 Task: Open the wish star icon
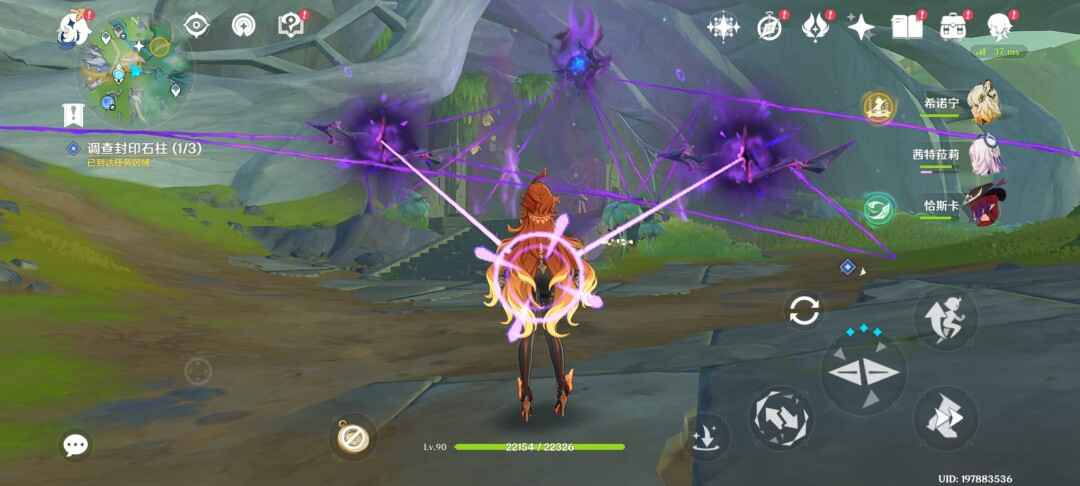(861, 27)
